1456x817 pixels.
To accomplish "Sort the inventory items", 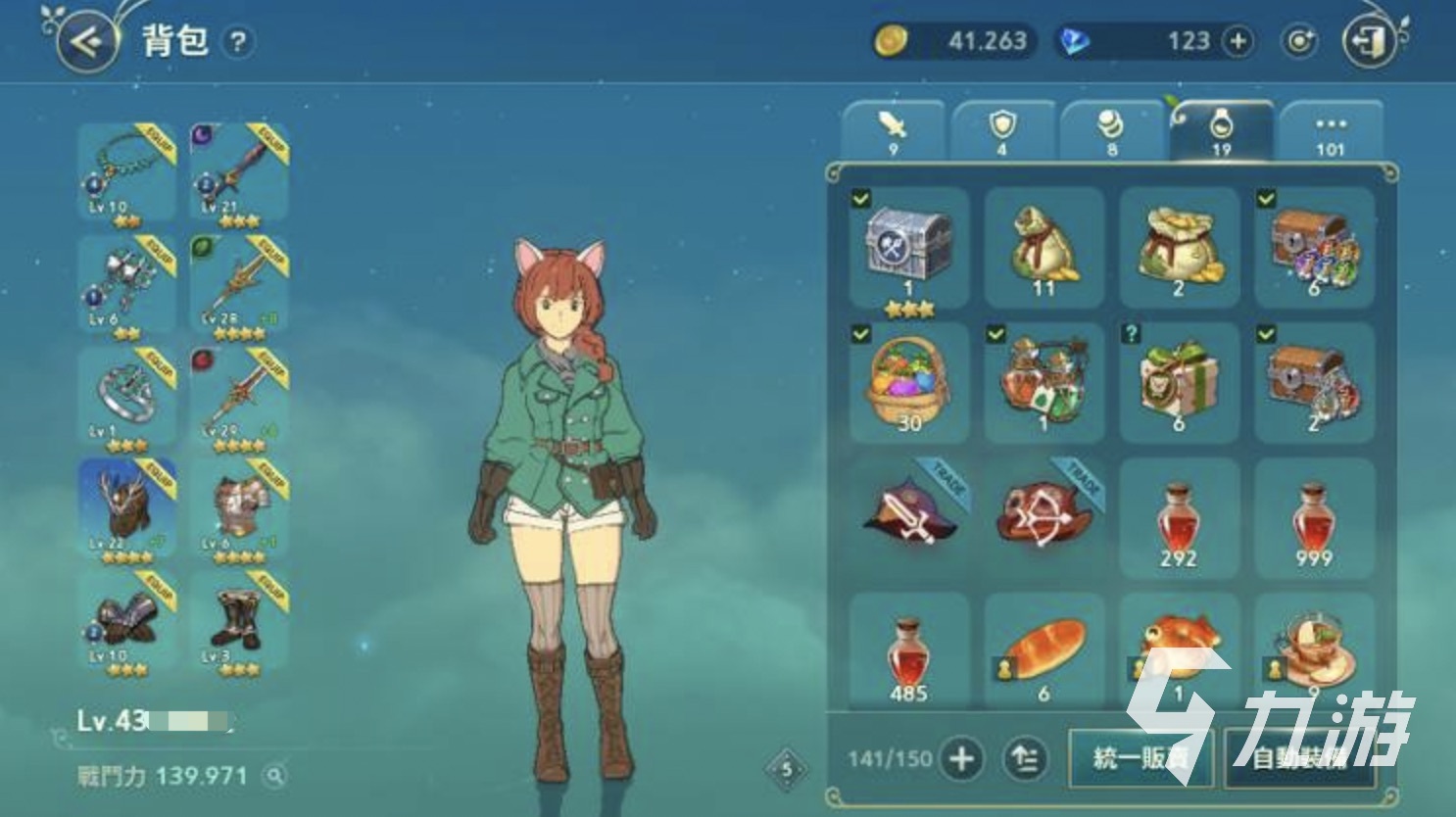I will tap(1024, 758).
